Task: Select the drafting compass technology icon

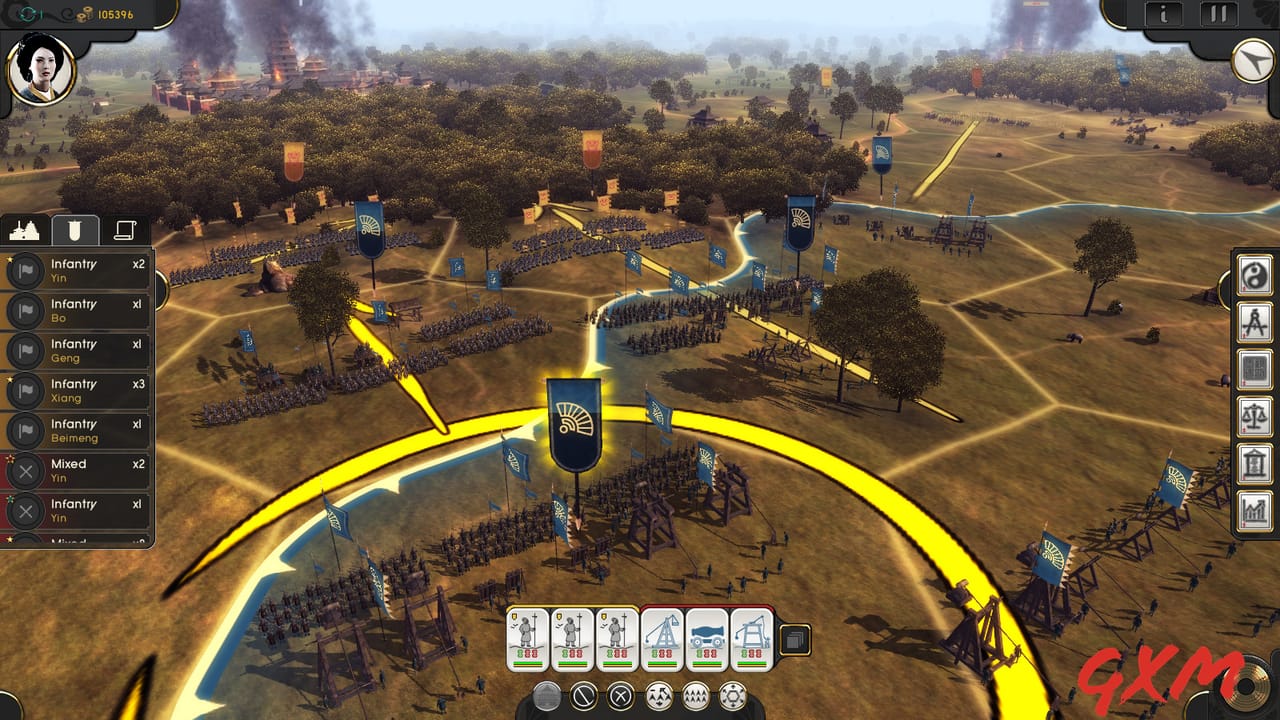Action: tap(1255, 324)
